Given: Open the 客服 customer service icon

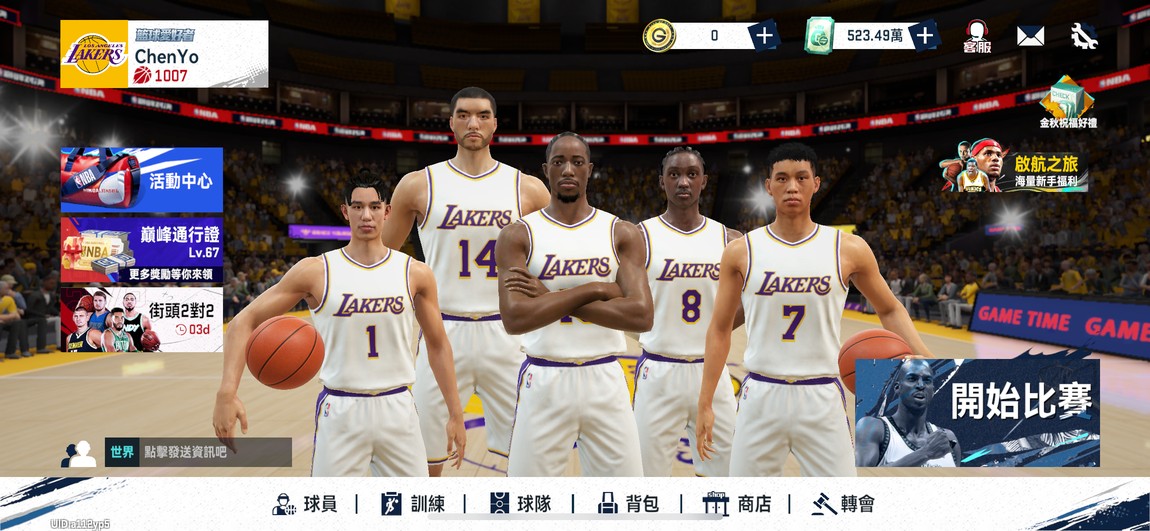Looking at the screenshot, I should [x=977, y=36].
